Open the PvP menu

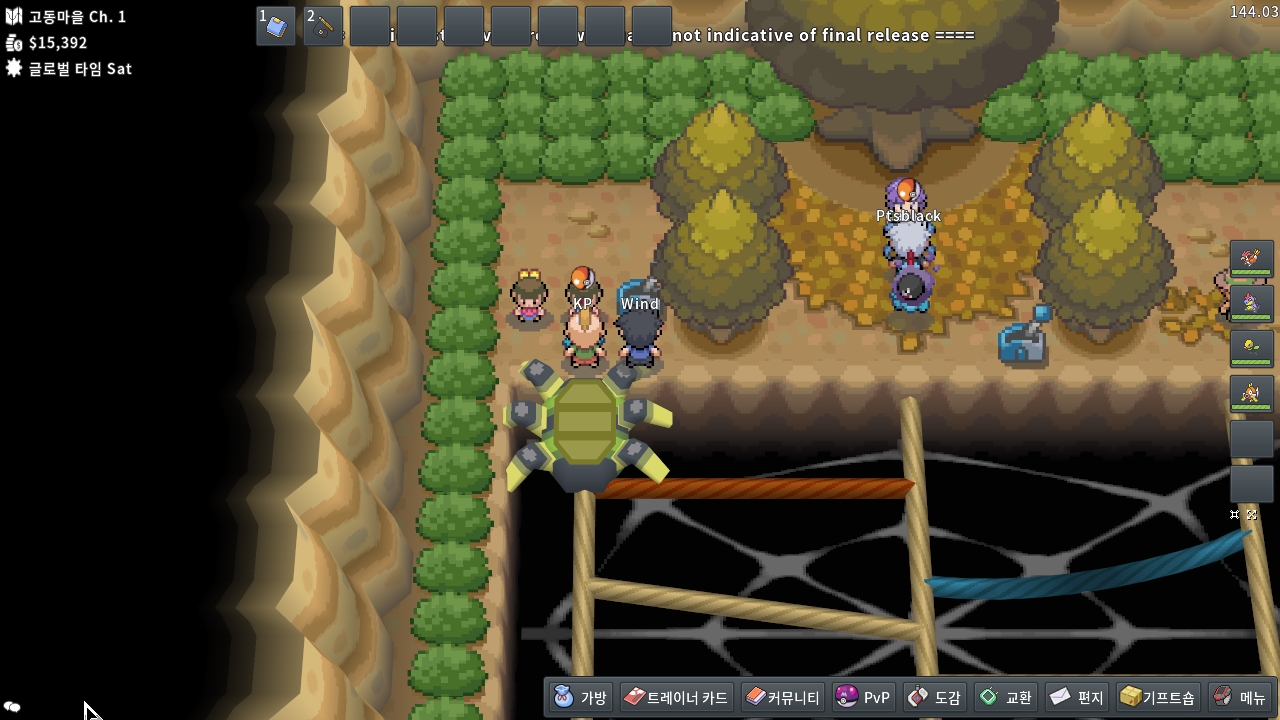click(862, 697)
